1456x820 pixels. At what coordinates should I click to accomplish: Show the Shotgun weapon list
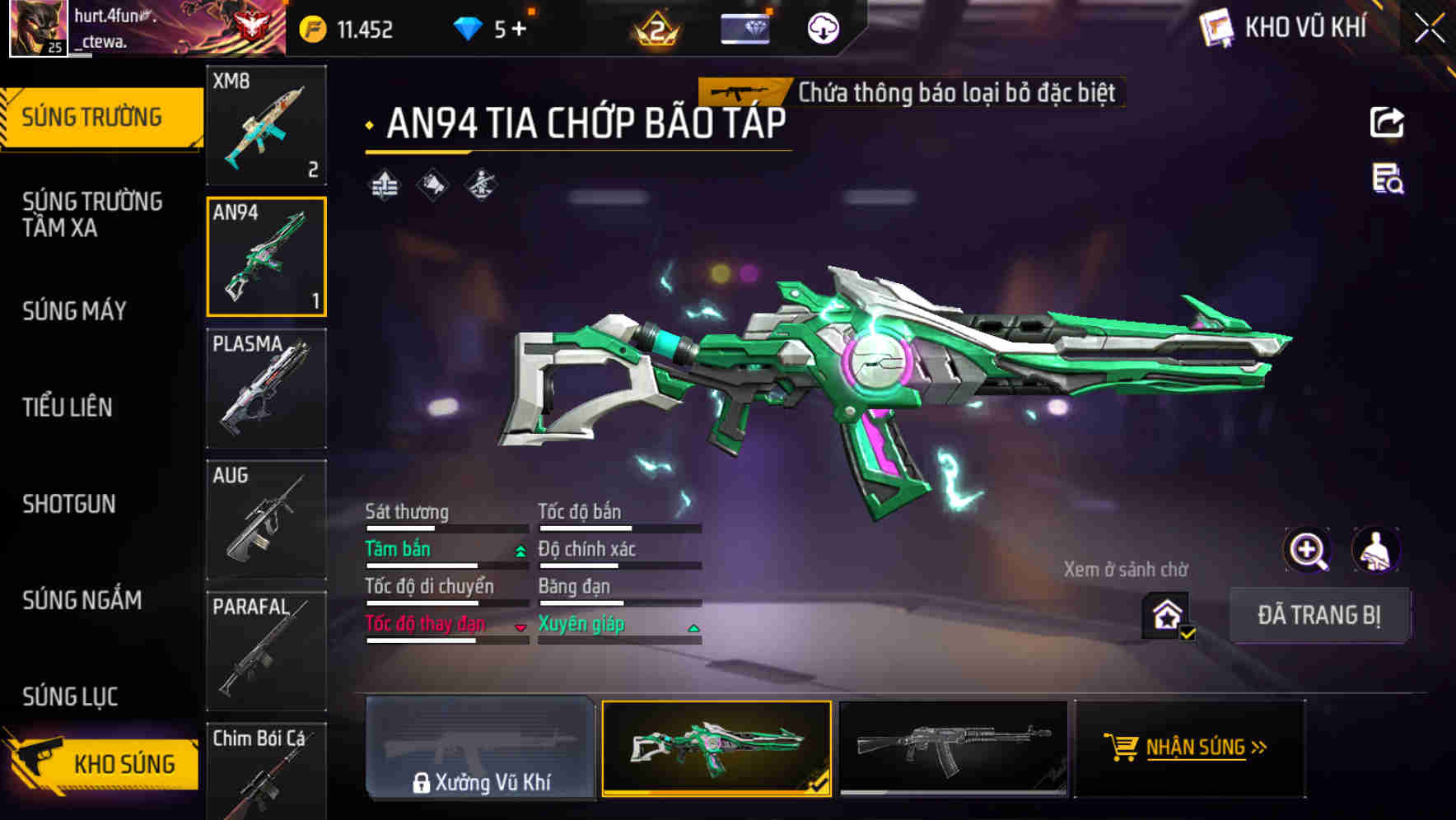[69, 504]
